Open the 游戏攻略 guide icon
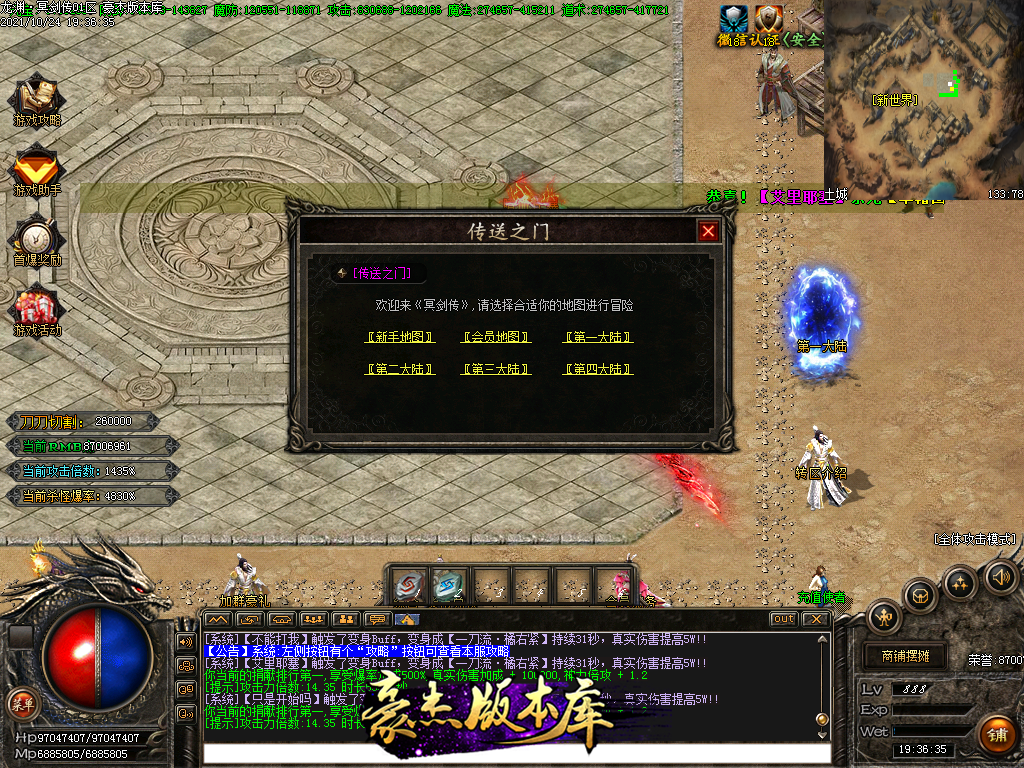The image size is (1024, 768). pos(37,98)
